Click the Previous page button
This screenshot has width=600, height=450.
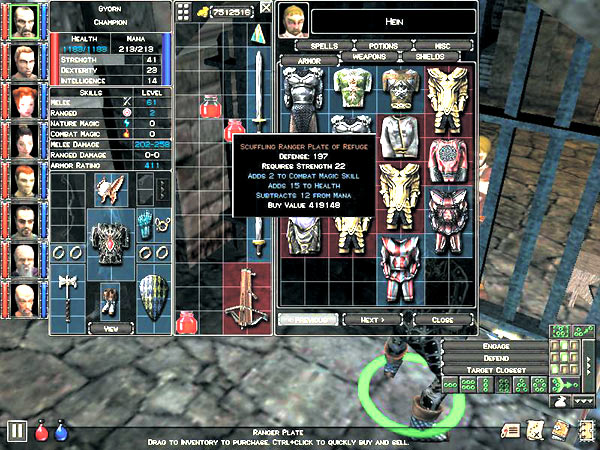307,319
